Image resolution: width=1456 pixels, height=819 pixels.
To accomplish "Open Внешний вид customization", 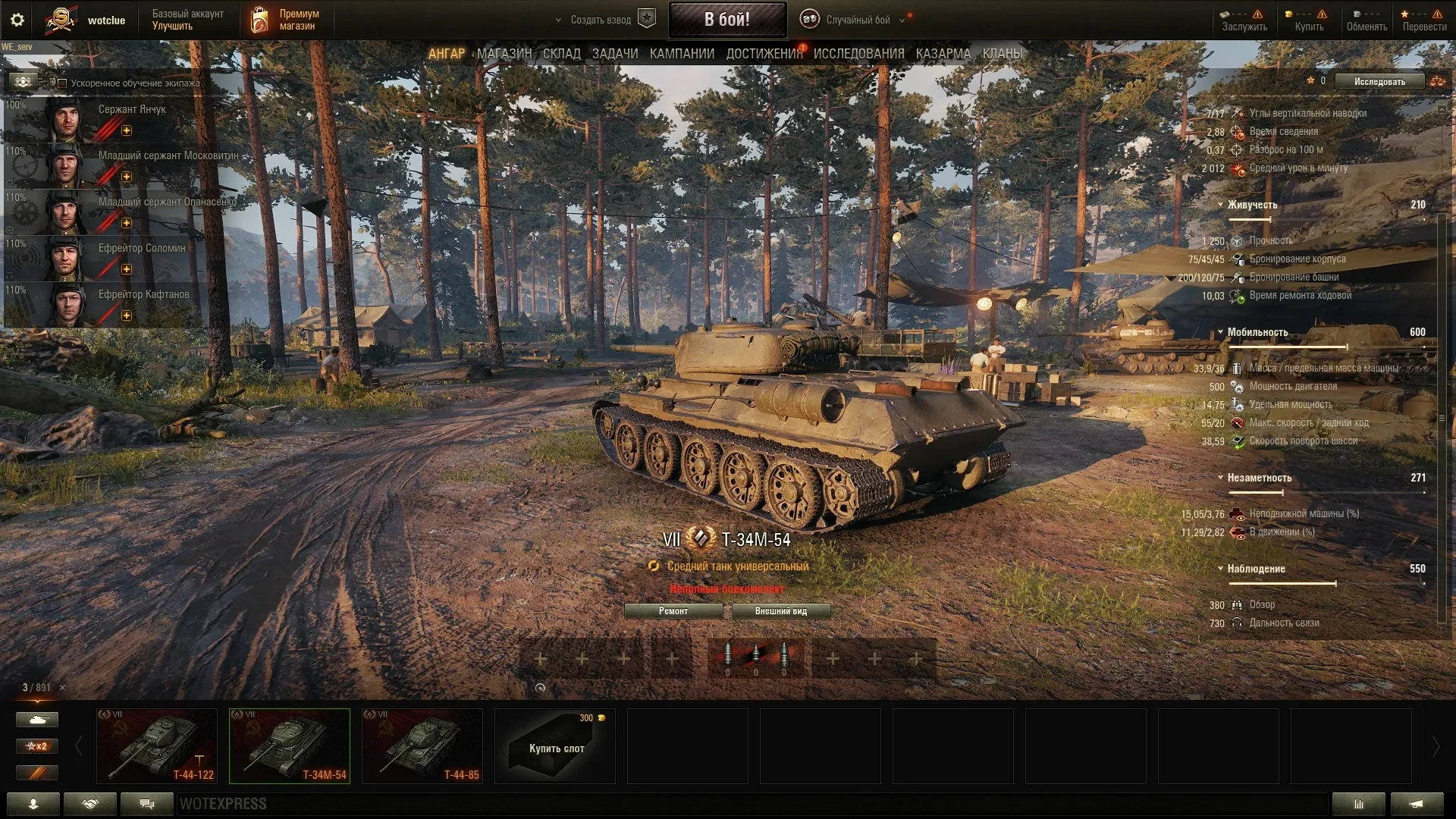I will (x=780, y=611).
